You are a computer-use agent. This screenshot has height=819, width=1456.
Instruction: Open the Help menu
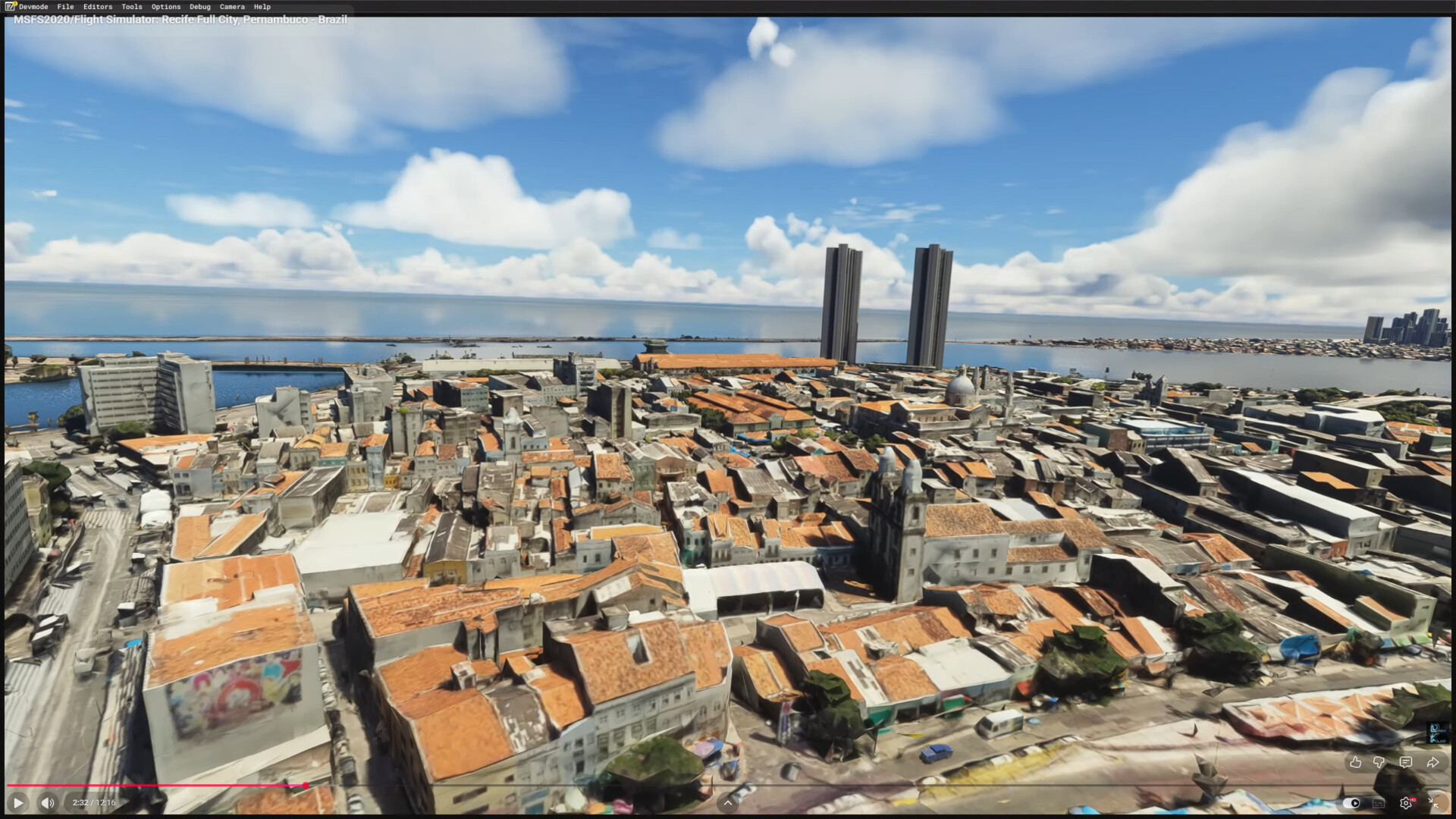[262, 7]
